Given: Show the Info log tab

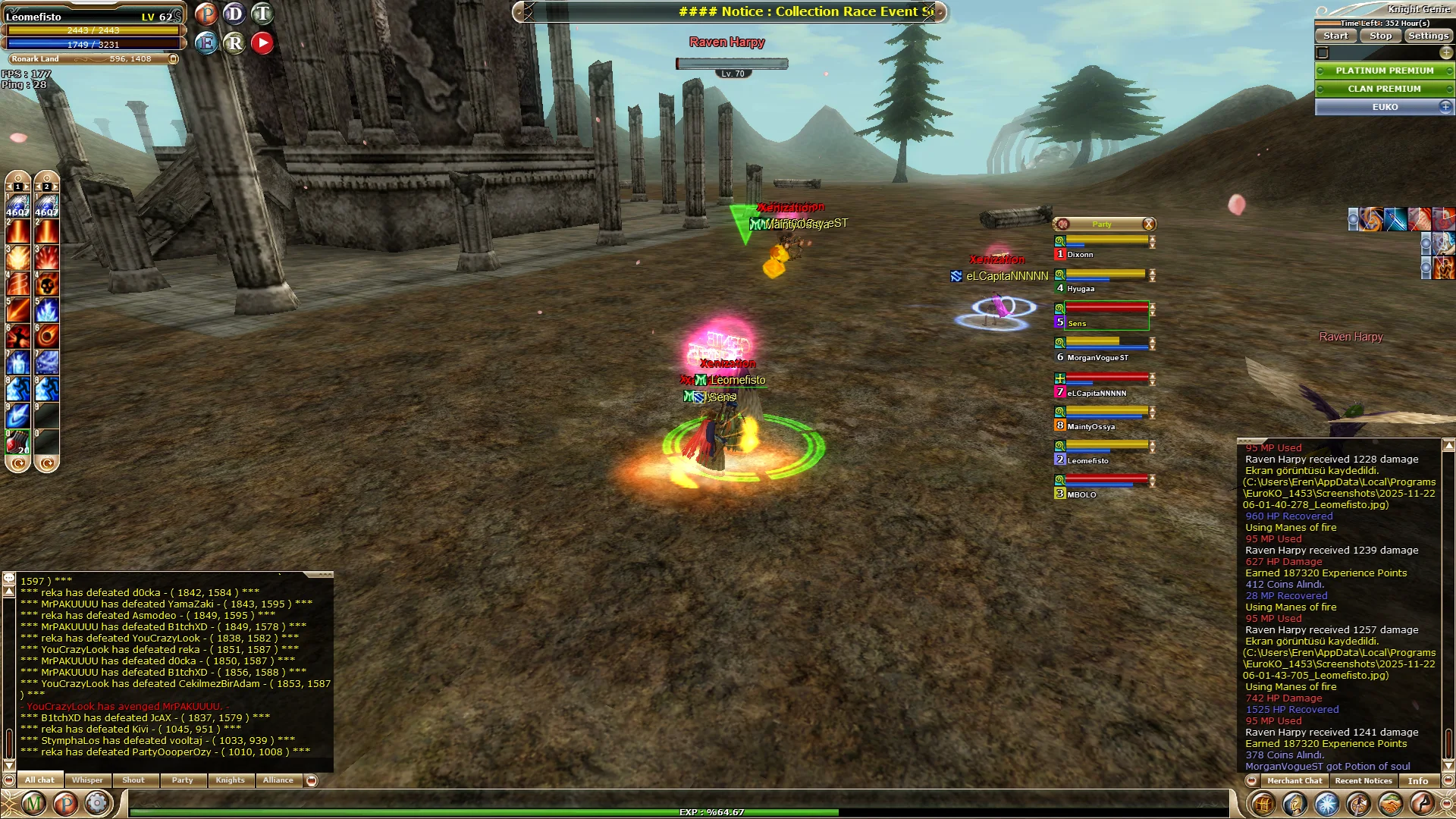Looking at the screenshot, I should tap(1417, 781).
